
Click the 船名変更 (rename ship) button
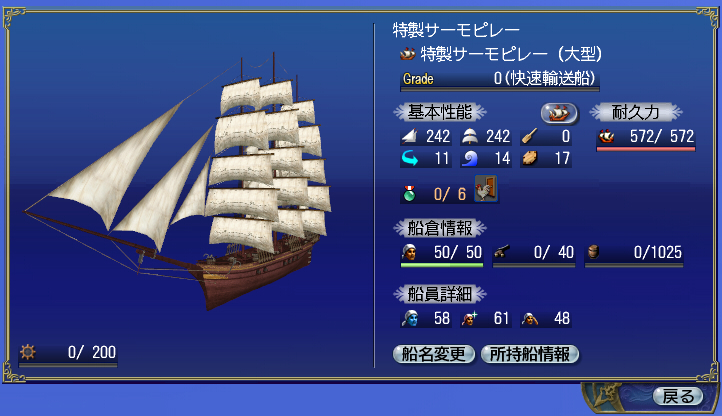click(434, 353)
